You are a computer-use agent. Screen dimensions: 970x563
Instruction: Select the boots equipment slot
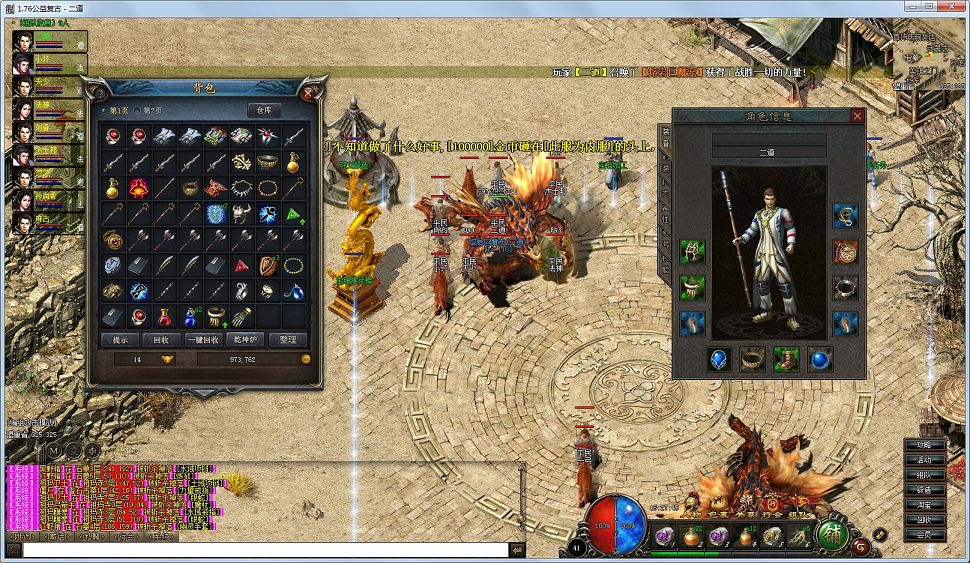point(786,359)
